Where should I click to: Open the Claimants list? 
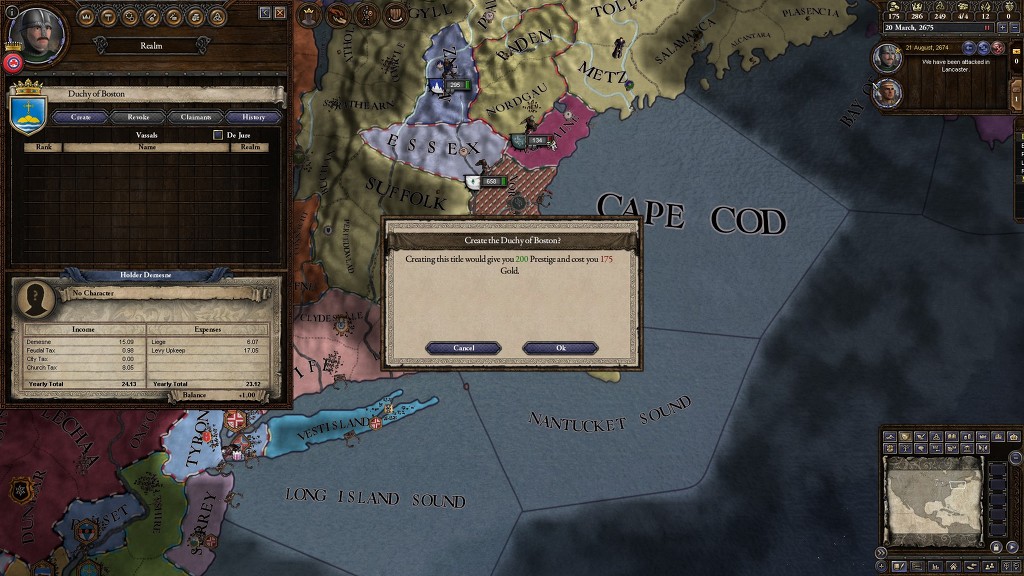tap(195, 117)
